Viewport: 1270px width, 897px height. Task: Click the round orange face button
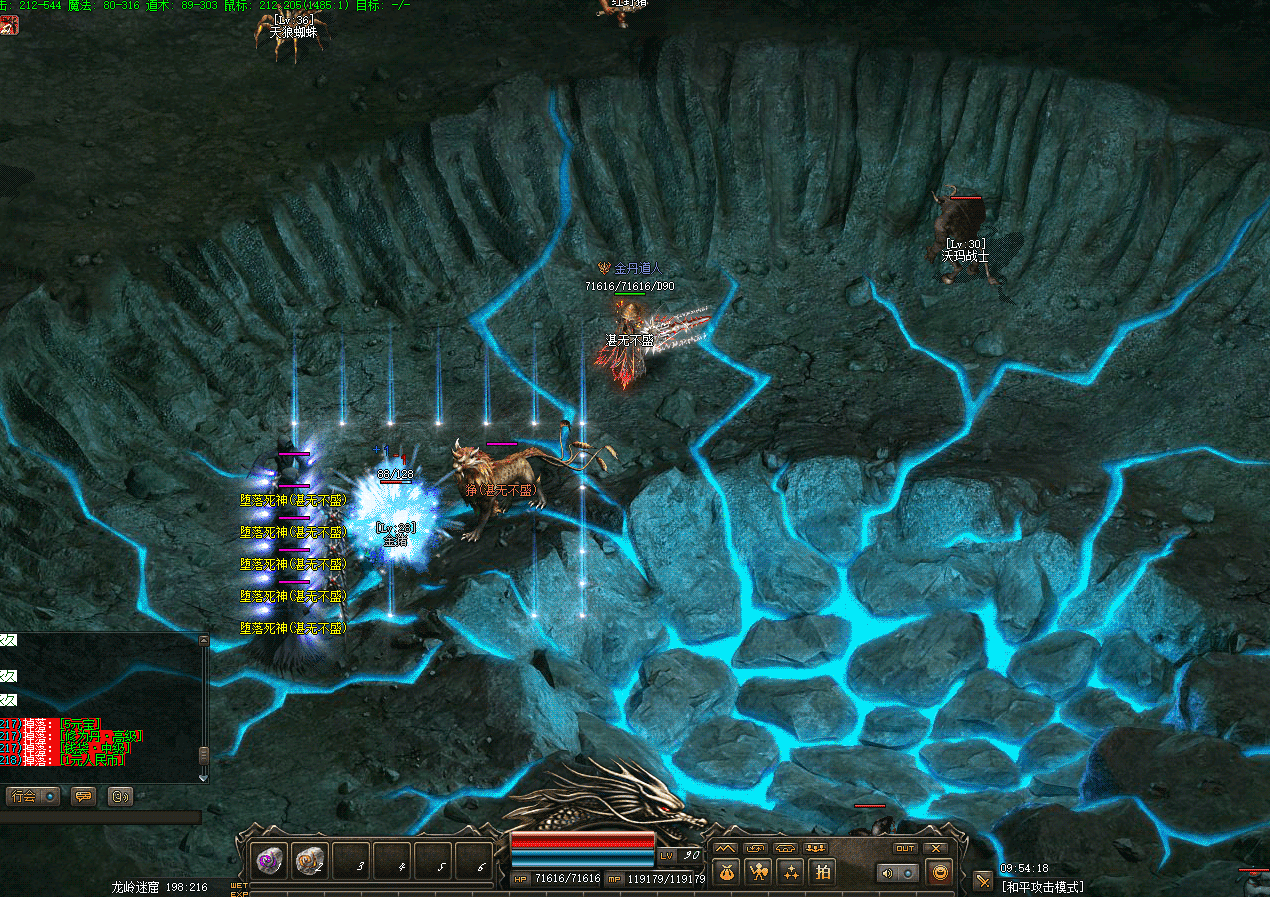pos(939,873)
